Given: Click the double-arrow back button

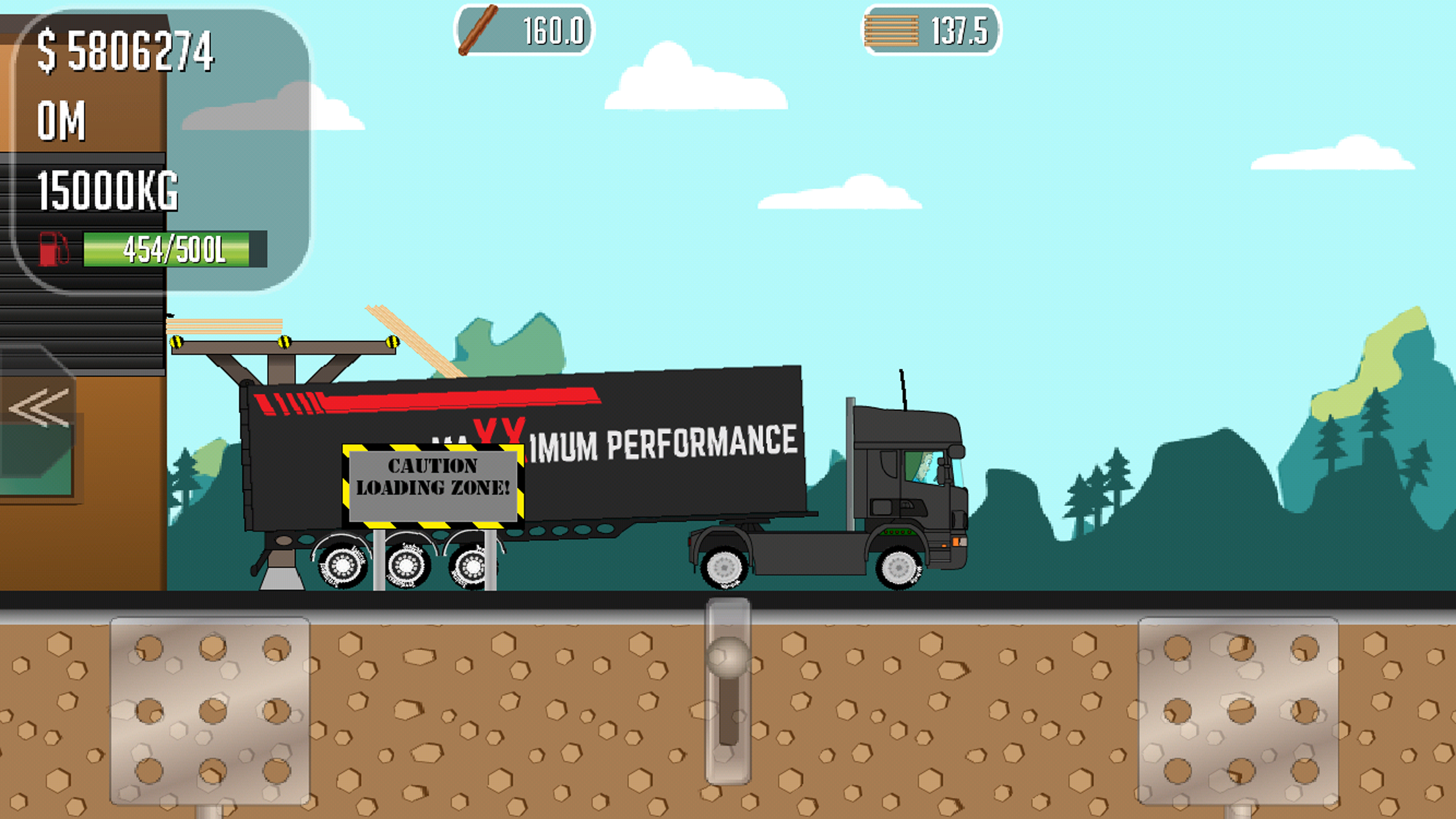Looking at the screenshot, I should (x=39, y=408).
